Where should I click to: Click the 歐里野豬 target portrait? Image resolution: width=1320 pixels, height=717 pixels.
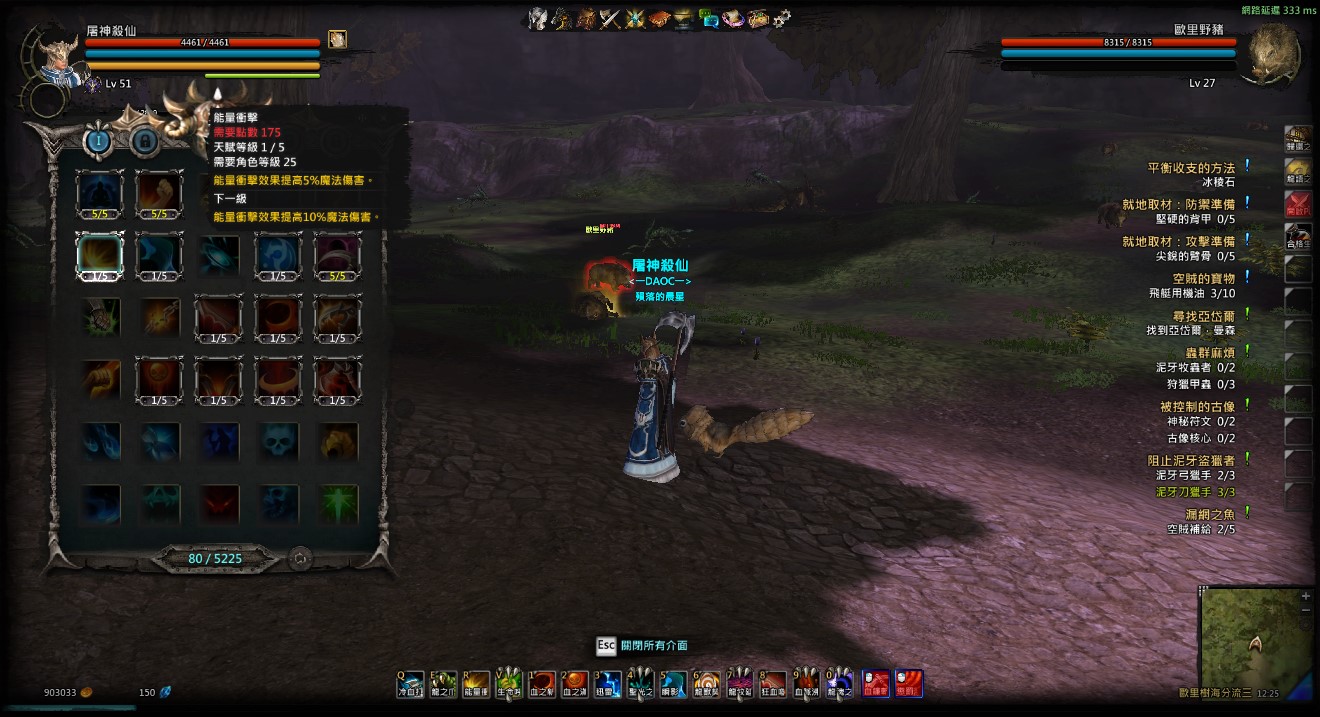click(x=1270, y=55)
